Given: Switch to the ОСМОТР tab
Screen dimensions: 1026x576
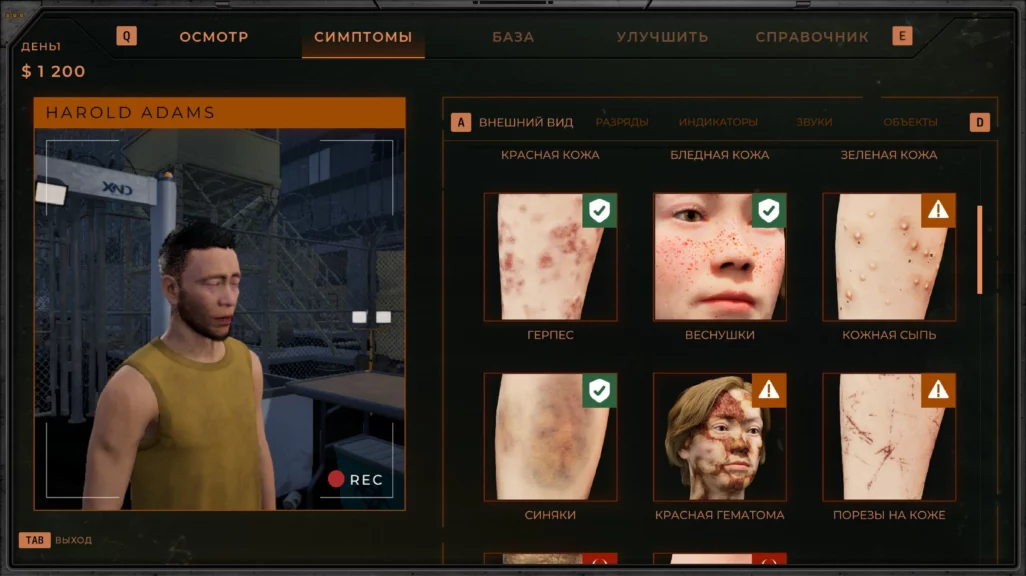Looking at the screenshot, I should coord(213,37).
